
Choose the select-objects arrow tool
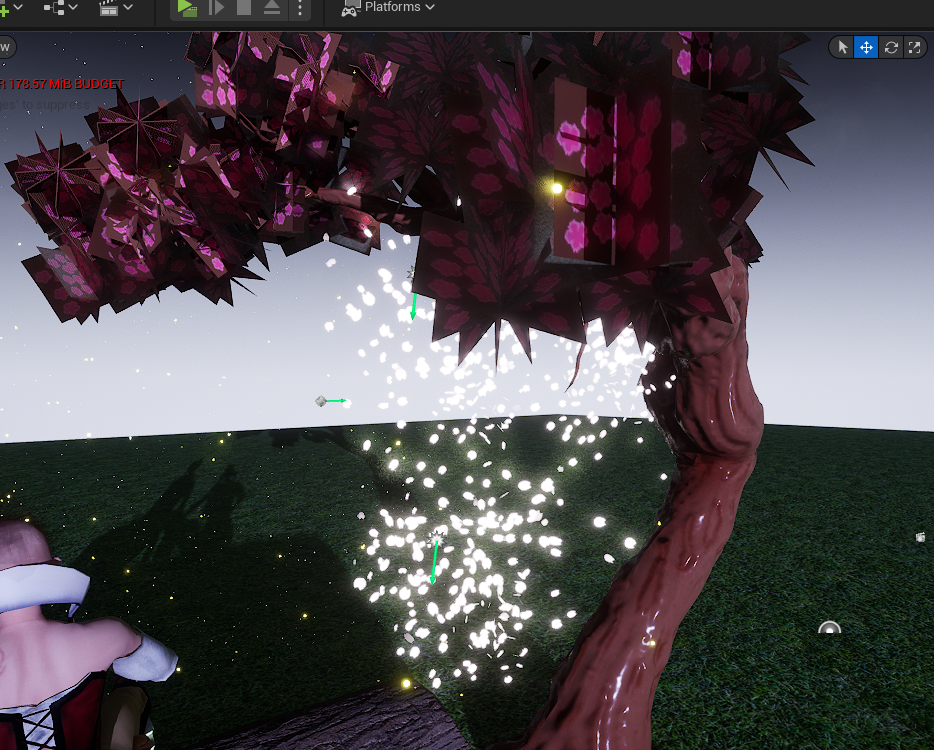[x=842, y=47]
